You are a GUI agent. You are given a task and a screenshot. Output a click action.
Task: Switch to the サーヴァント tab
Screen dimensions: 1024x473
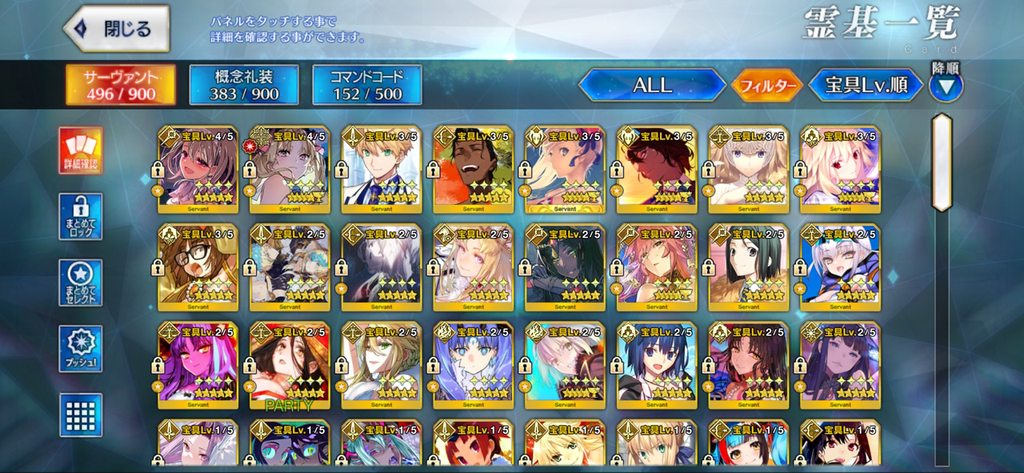[x=120, y=85]
